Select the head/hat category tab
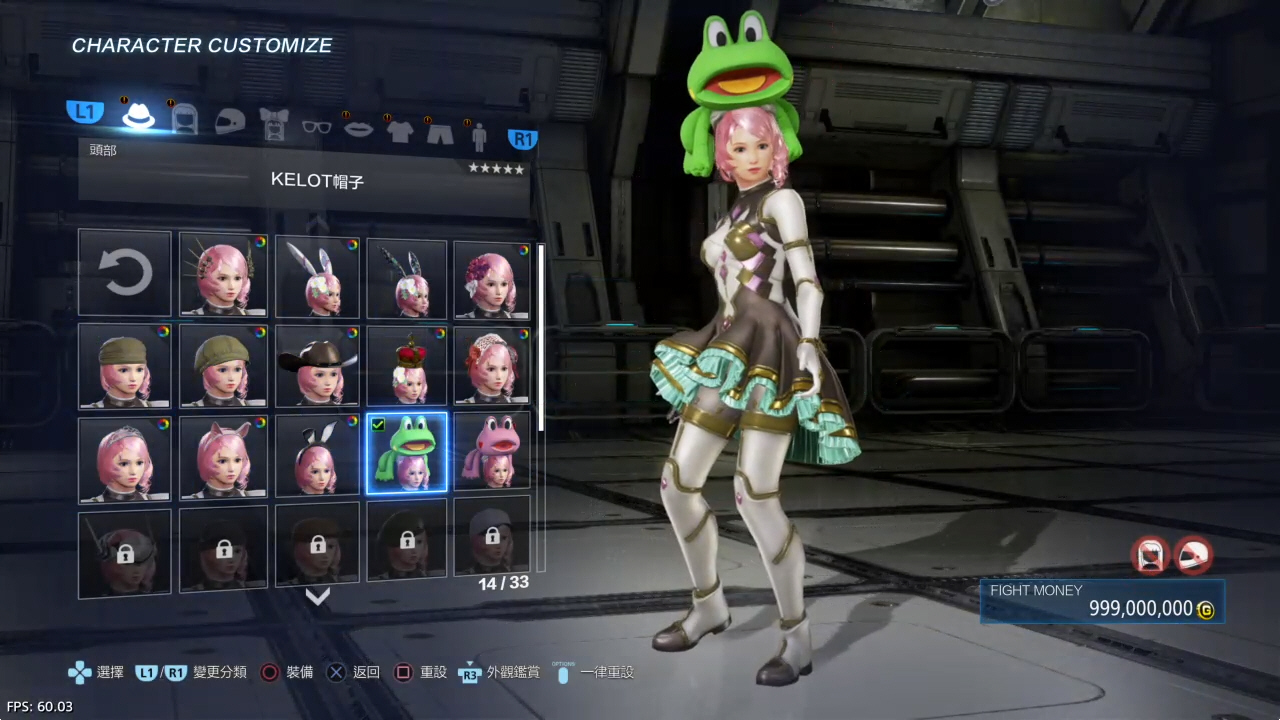 139,116
